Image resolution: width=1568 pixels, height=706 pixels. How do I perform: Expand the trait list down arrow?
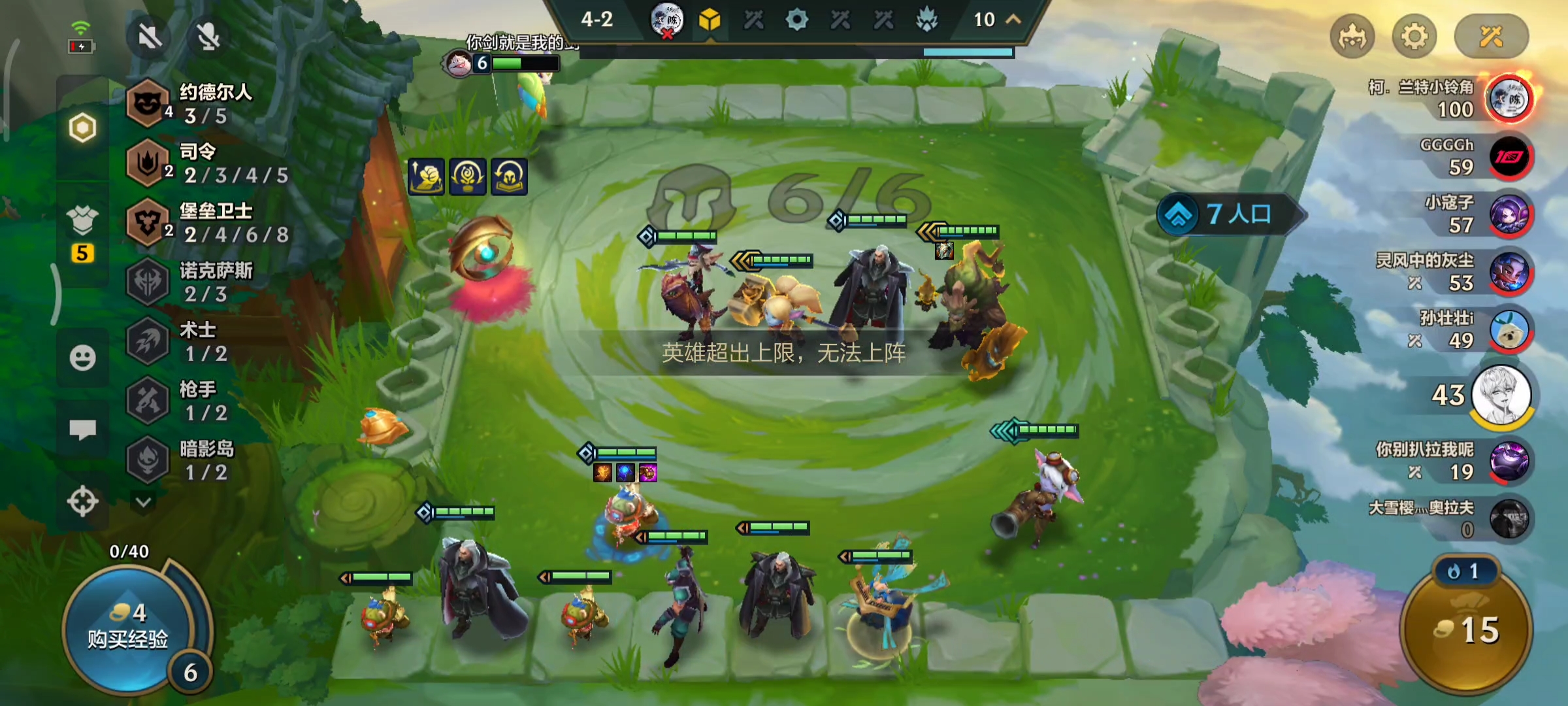(x=144, y=502)
